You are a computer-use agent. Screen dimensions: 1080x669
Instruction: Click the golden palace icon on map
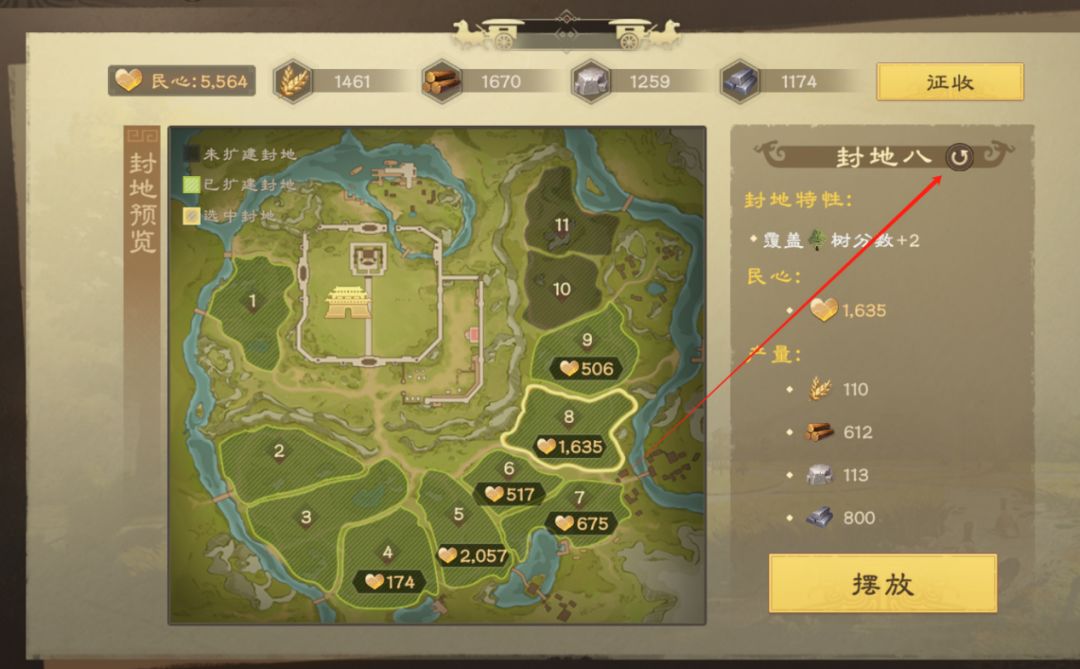click(x=348, y=301)
